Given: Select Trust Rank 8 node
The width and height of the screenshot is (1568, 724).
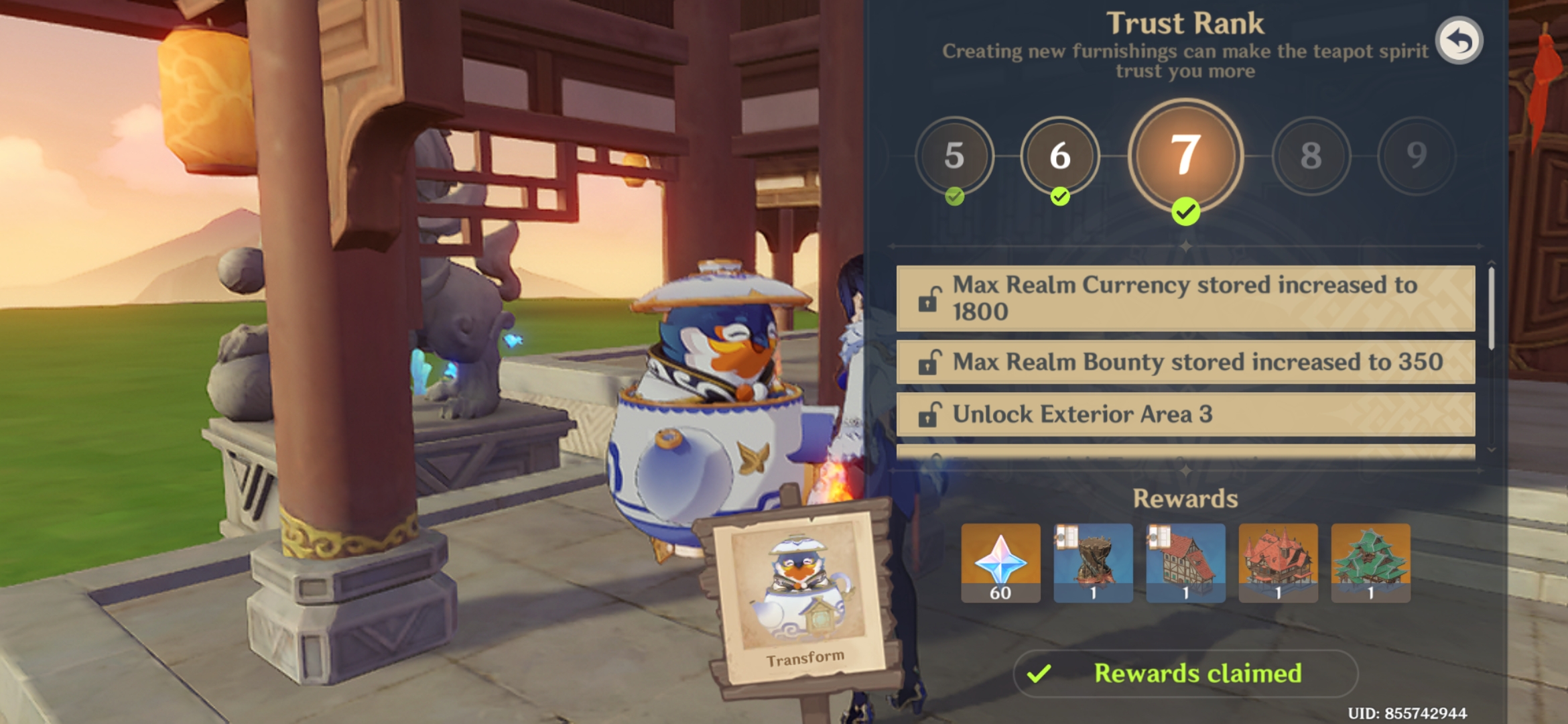Looking at the screenshot, I should pos(1311,156).
